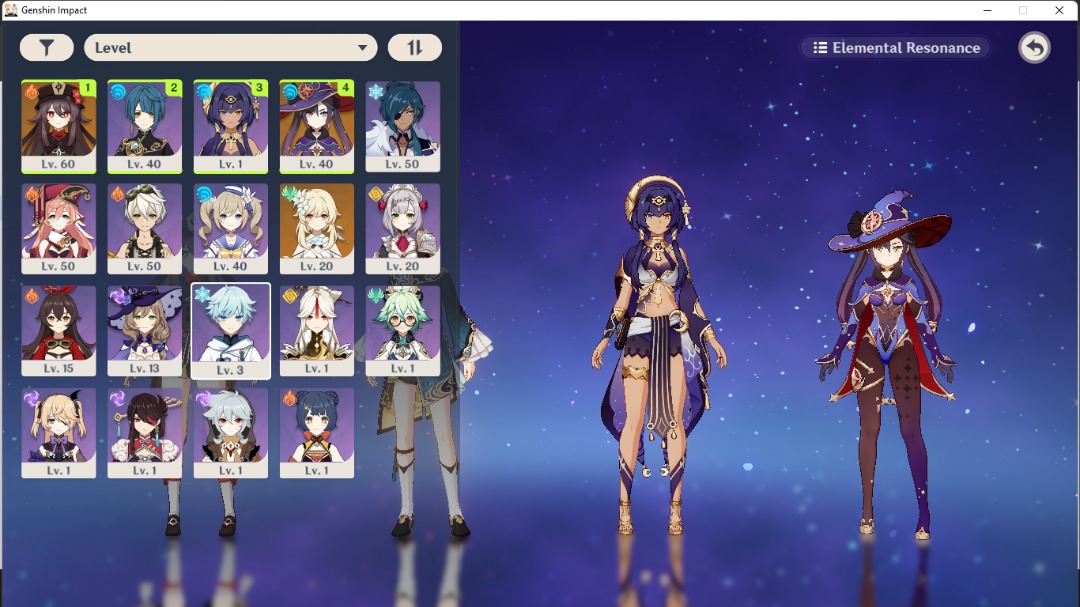Open the character filter funnel button
The image size is (1080, 607).
pyautogui.click(x=46, y=48)
